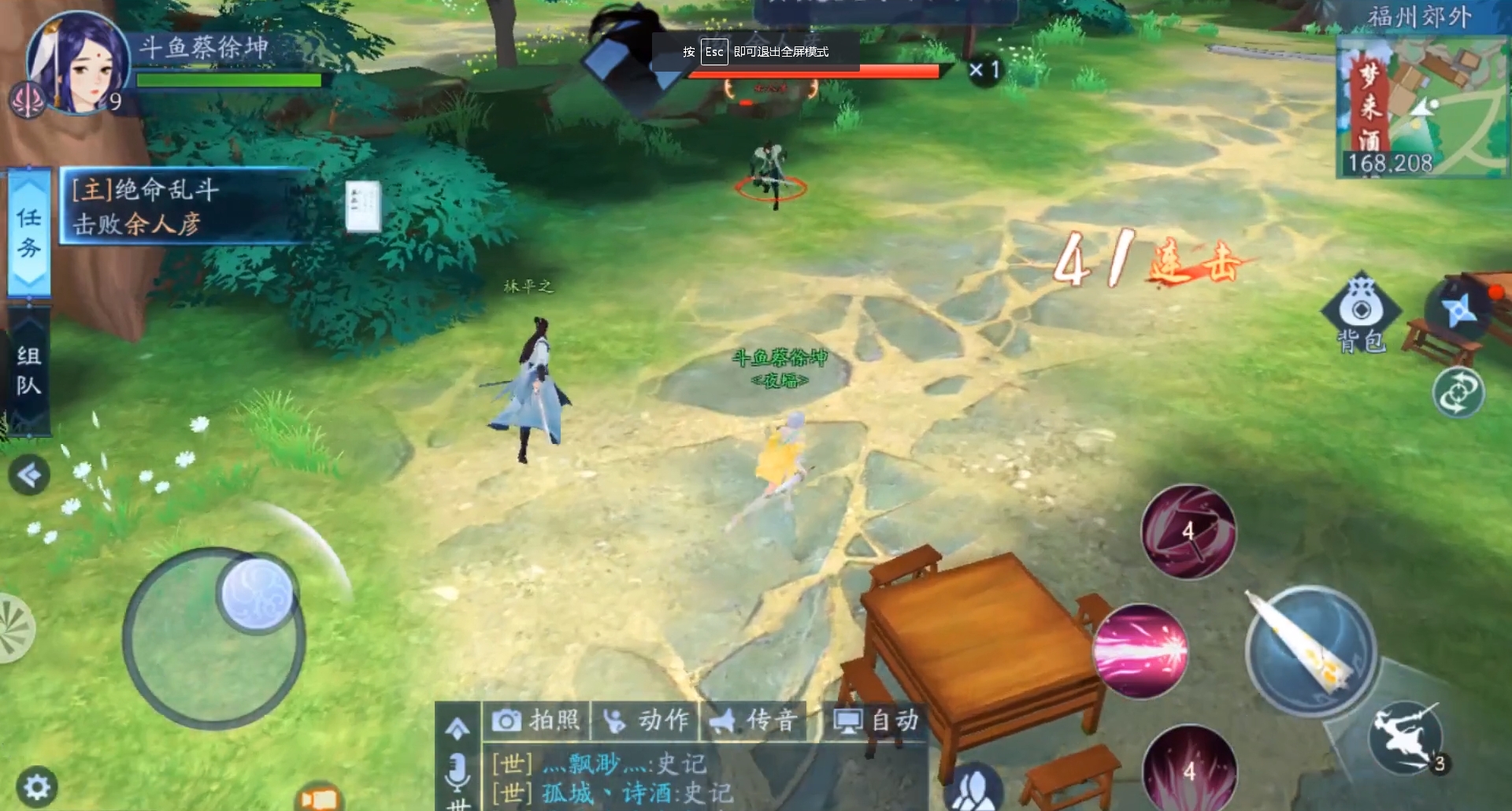This screenshot has height=811, width=1512.
Task: Expand the chat box with up arrow
Action: coord(457,728)
